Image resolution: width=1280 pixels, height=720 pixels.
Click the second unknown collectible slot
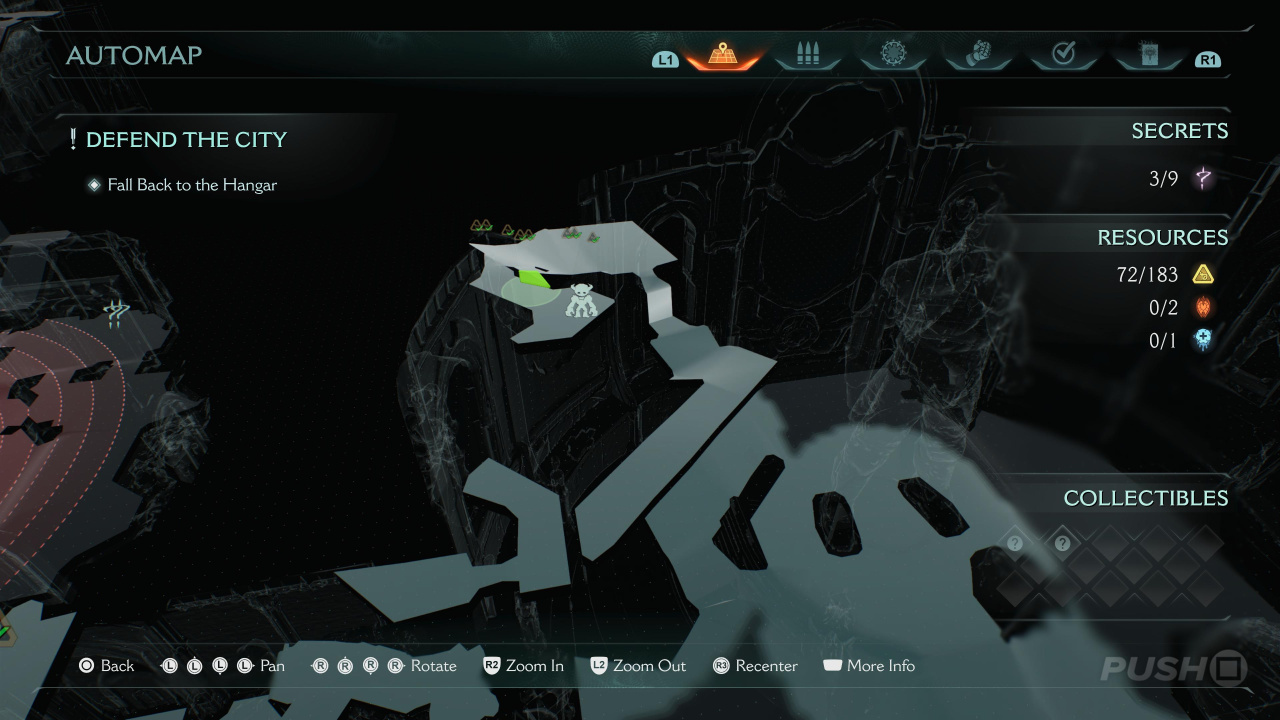pos(1062,543)
